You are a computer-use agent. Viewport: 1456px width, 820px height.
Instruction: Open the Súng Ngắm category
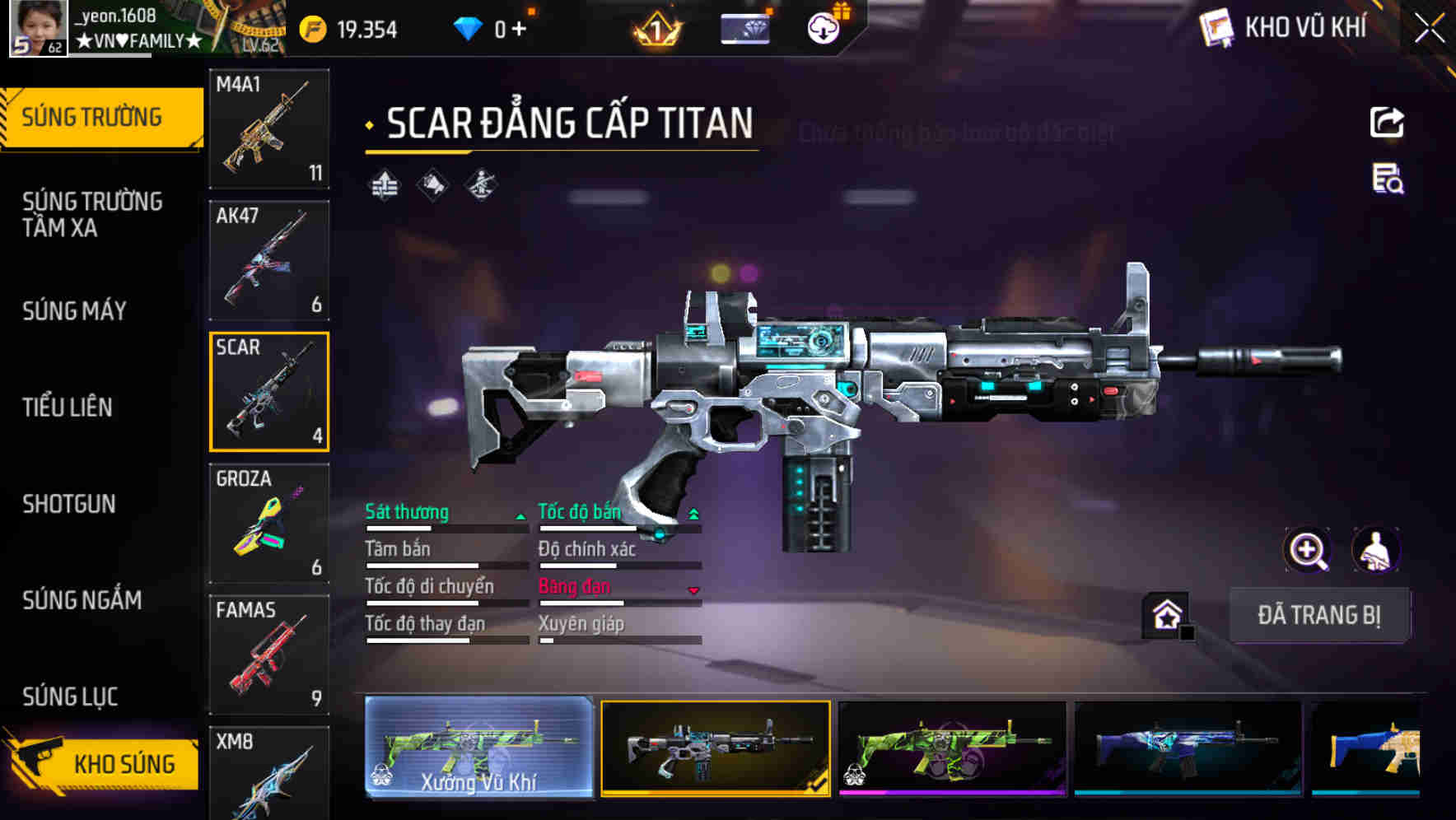pyautogui.click(x=82, y=599)
